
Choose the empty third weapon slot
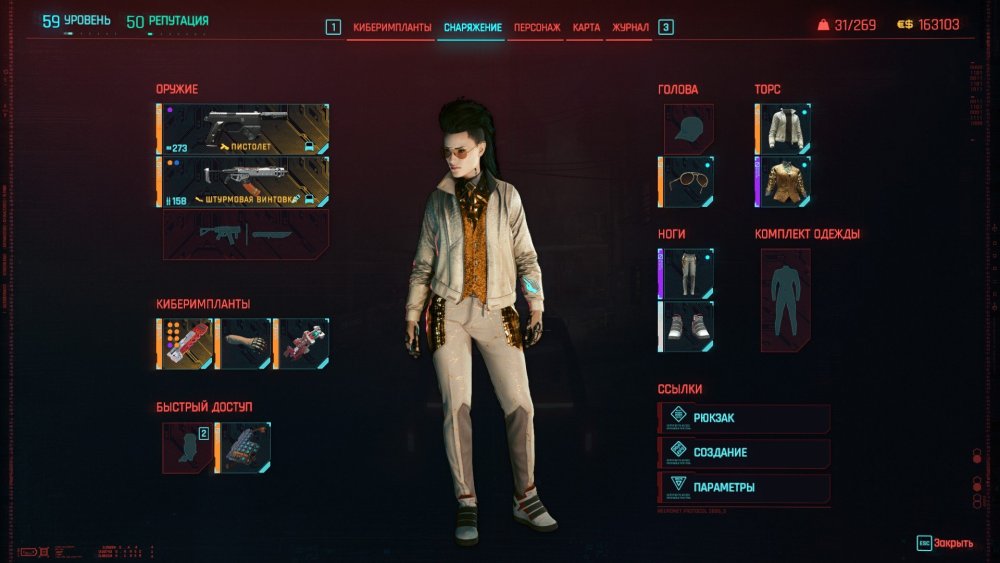pyautogui.click(x=245, y=234)
